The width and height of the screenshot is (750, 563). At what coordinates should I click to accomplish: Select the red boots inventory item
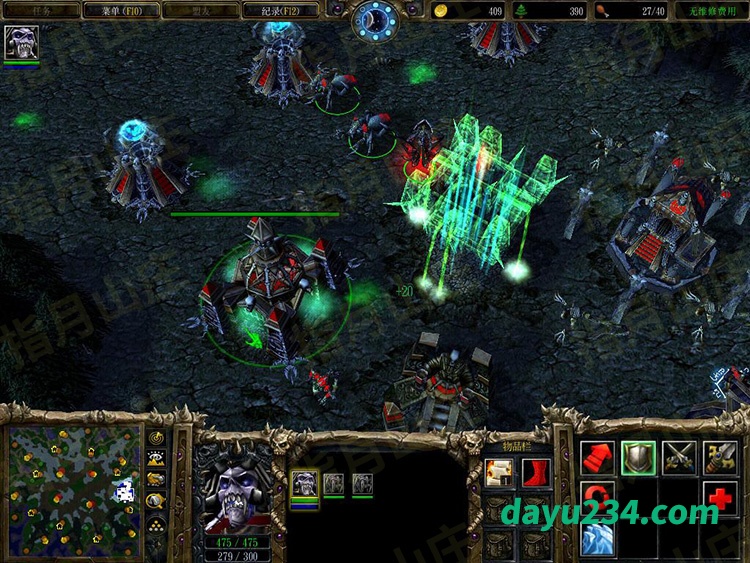tap(536, 473)
